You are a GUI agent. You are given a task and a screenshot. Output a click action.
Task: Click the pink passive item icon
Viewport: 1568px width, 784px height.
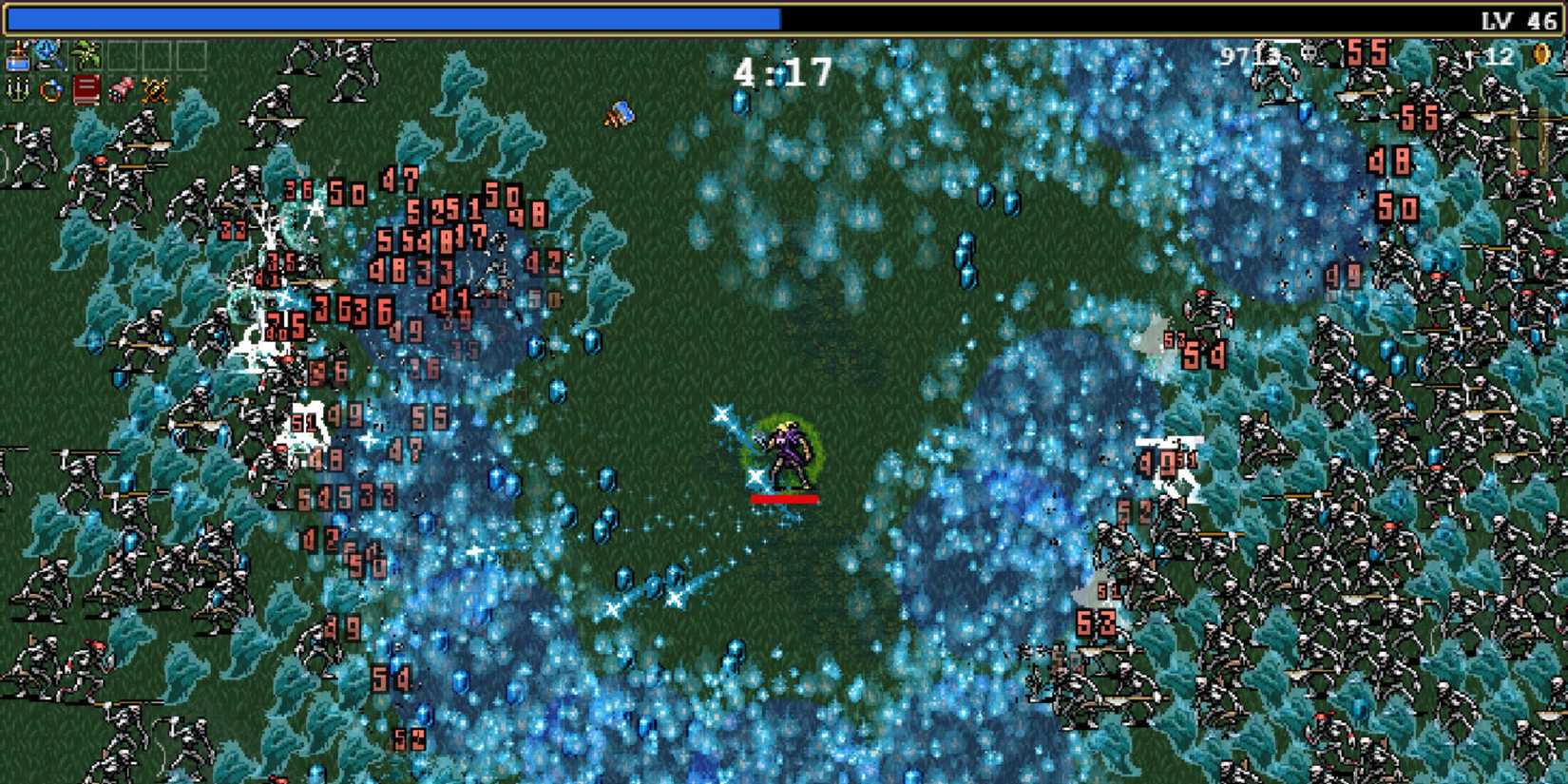[x=119, y=90]
